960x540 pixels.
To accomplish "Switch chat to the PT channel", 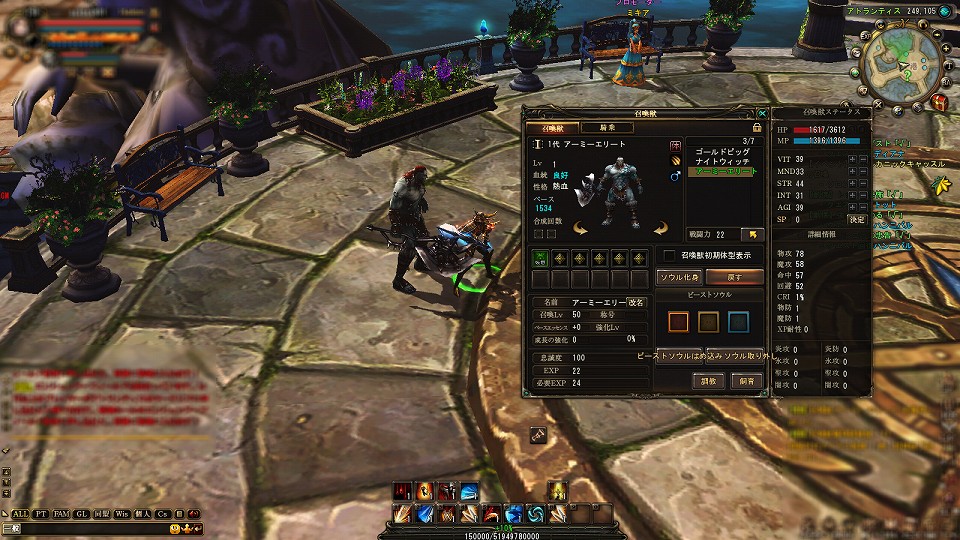I will [41, 513].
